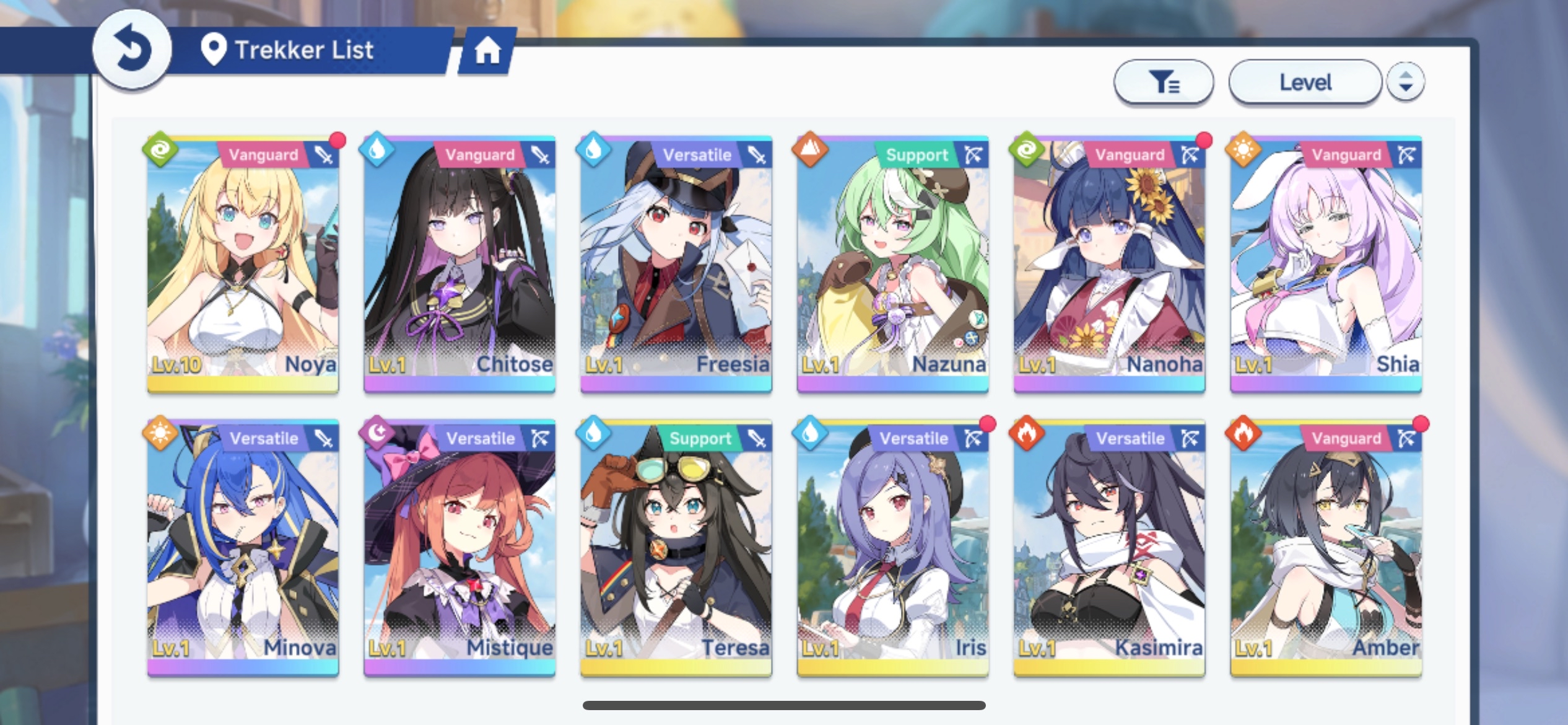Choose the Chitose character card
This screenshot has width=1568, height=725.
click(x=460, y=263)
